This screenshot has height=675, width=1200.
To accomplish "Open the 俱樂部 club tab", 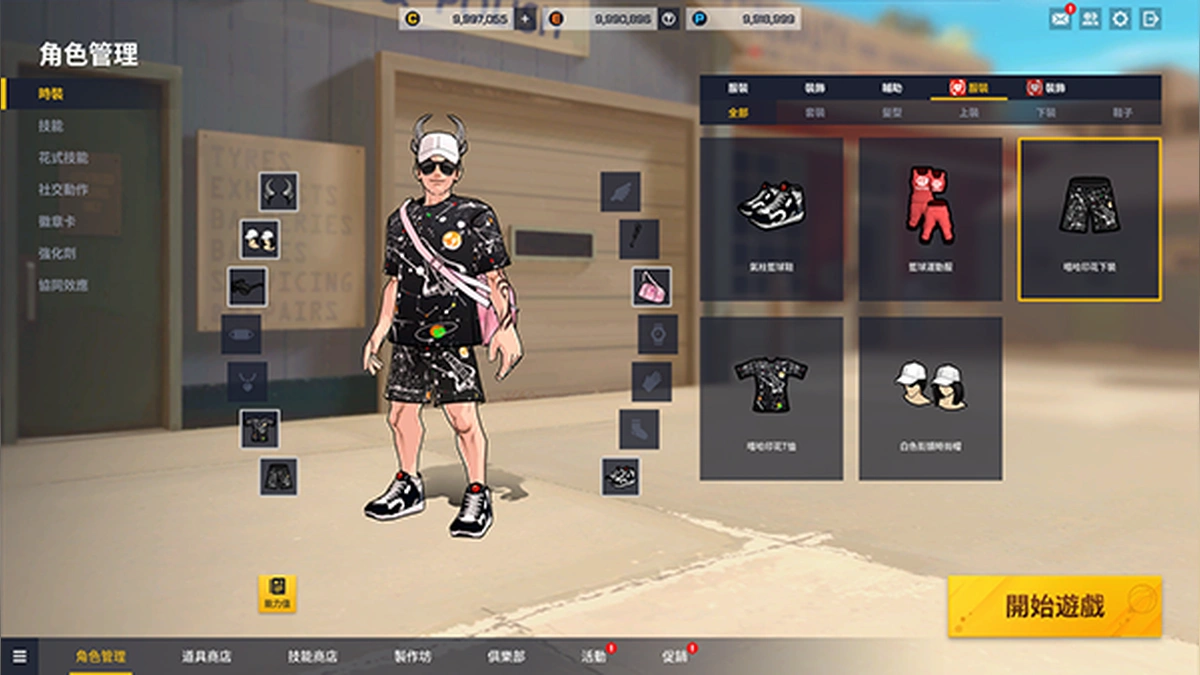I will 506,657.
